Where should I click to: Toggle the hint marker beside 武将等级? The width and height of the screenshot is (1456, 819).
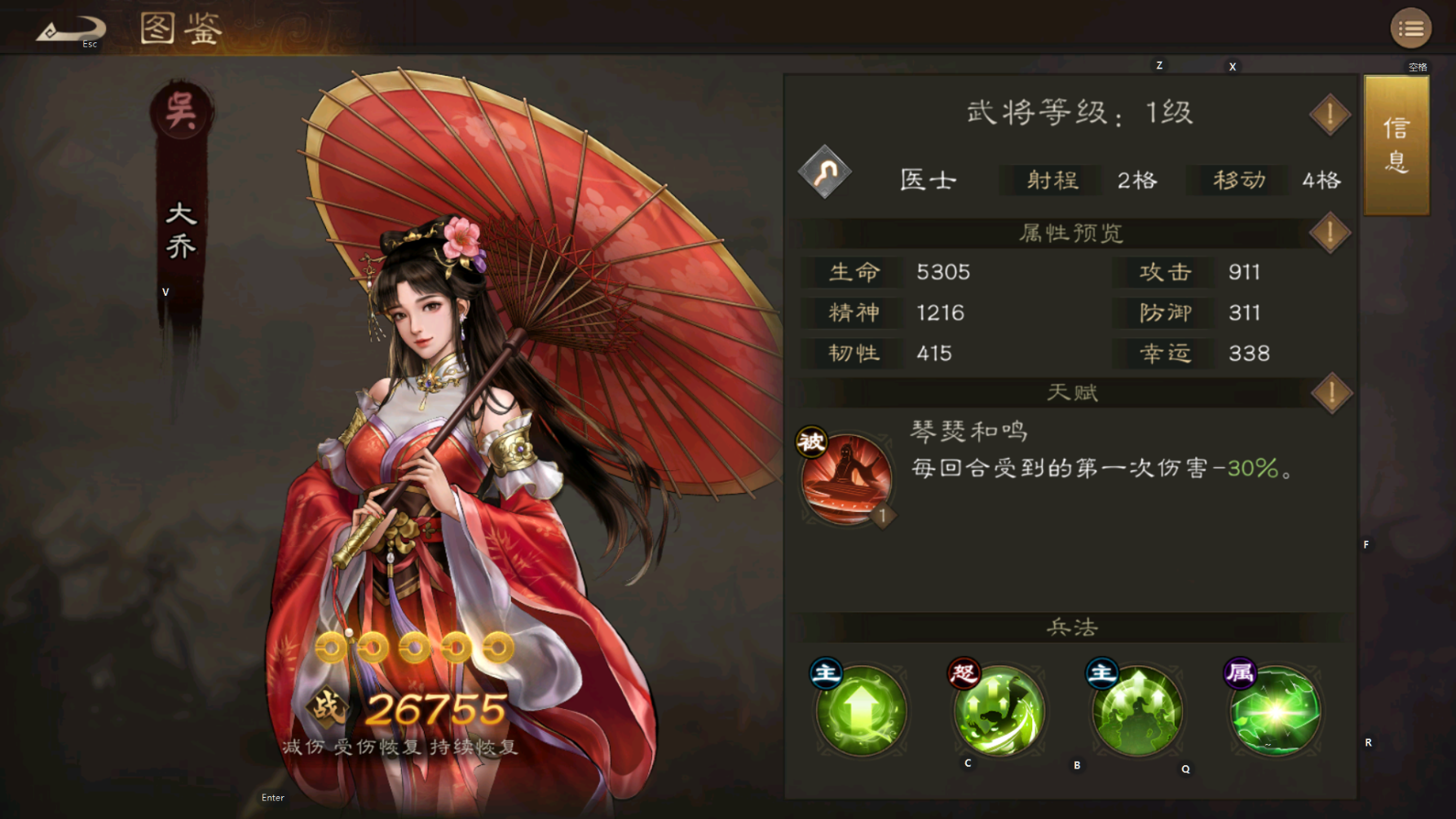1329,113
